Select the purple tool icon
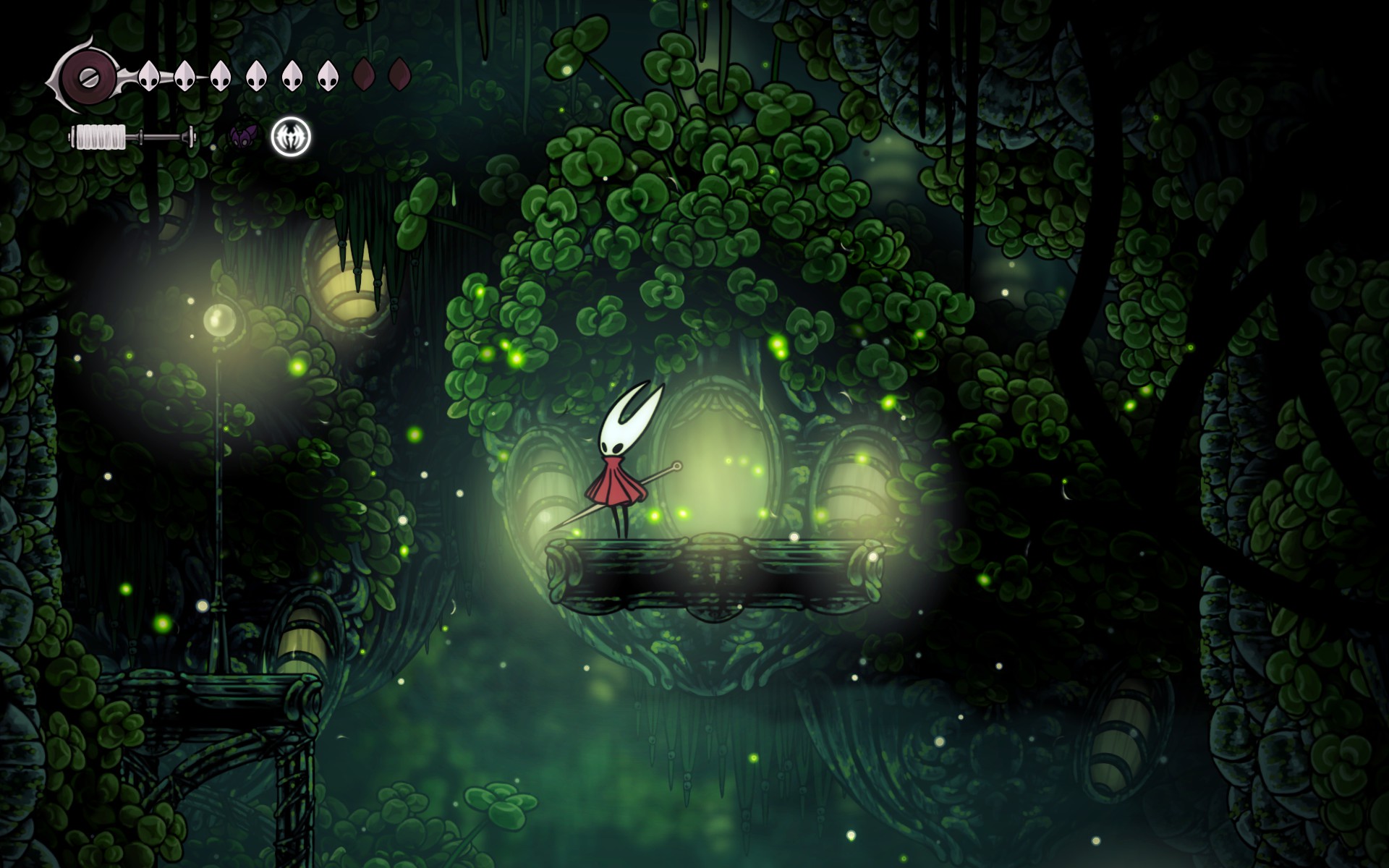 (x=244, y=135)
